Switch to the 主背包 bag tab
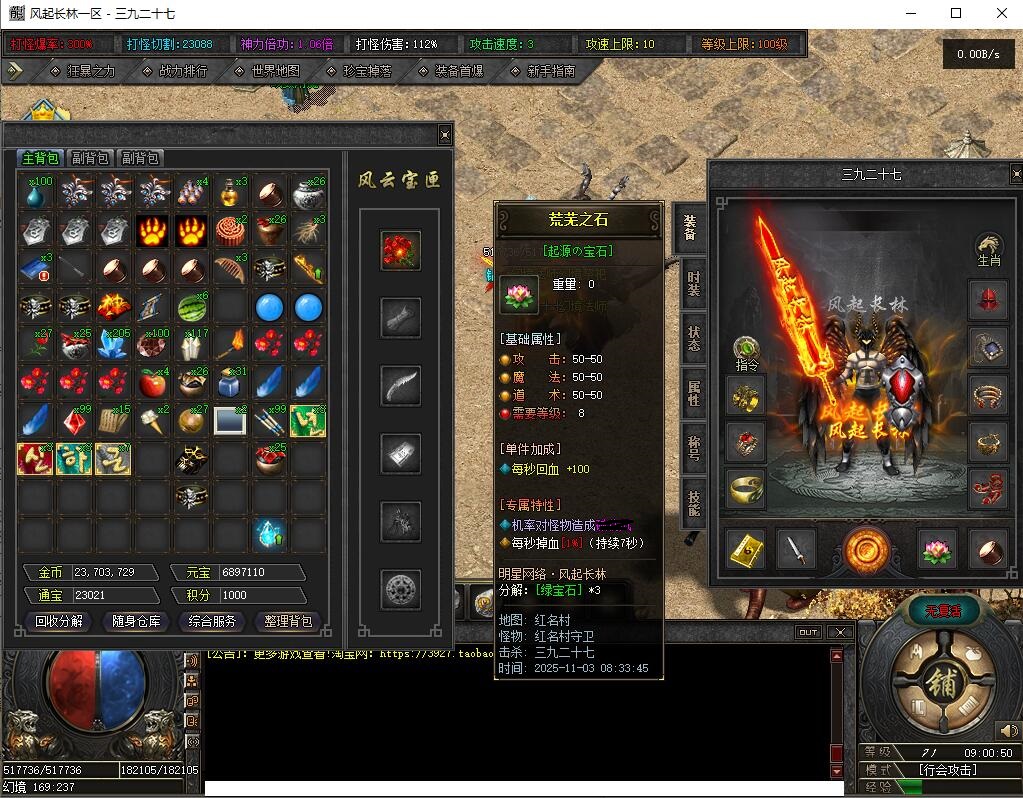The width and height of the screenshot is (1023, 798). [x=41, y=158]
